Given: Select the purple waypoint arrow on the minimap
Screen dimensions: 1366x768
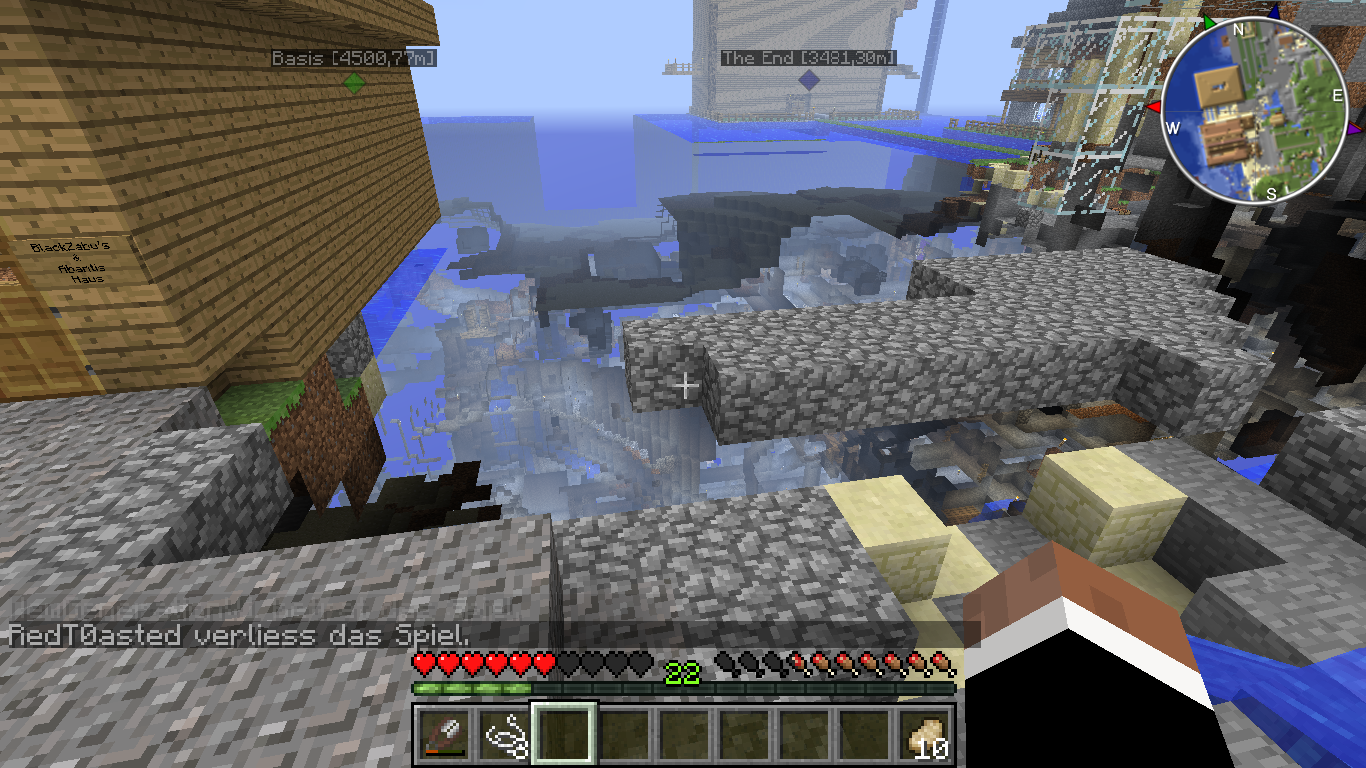Looking at the screenshot, I should point(1354,129).
